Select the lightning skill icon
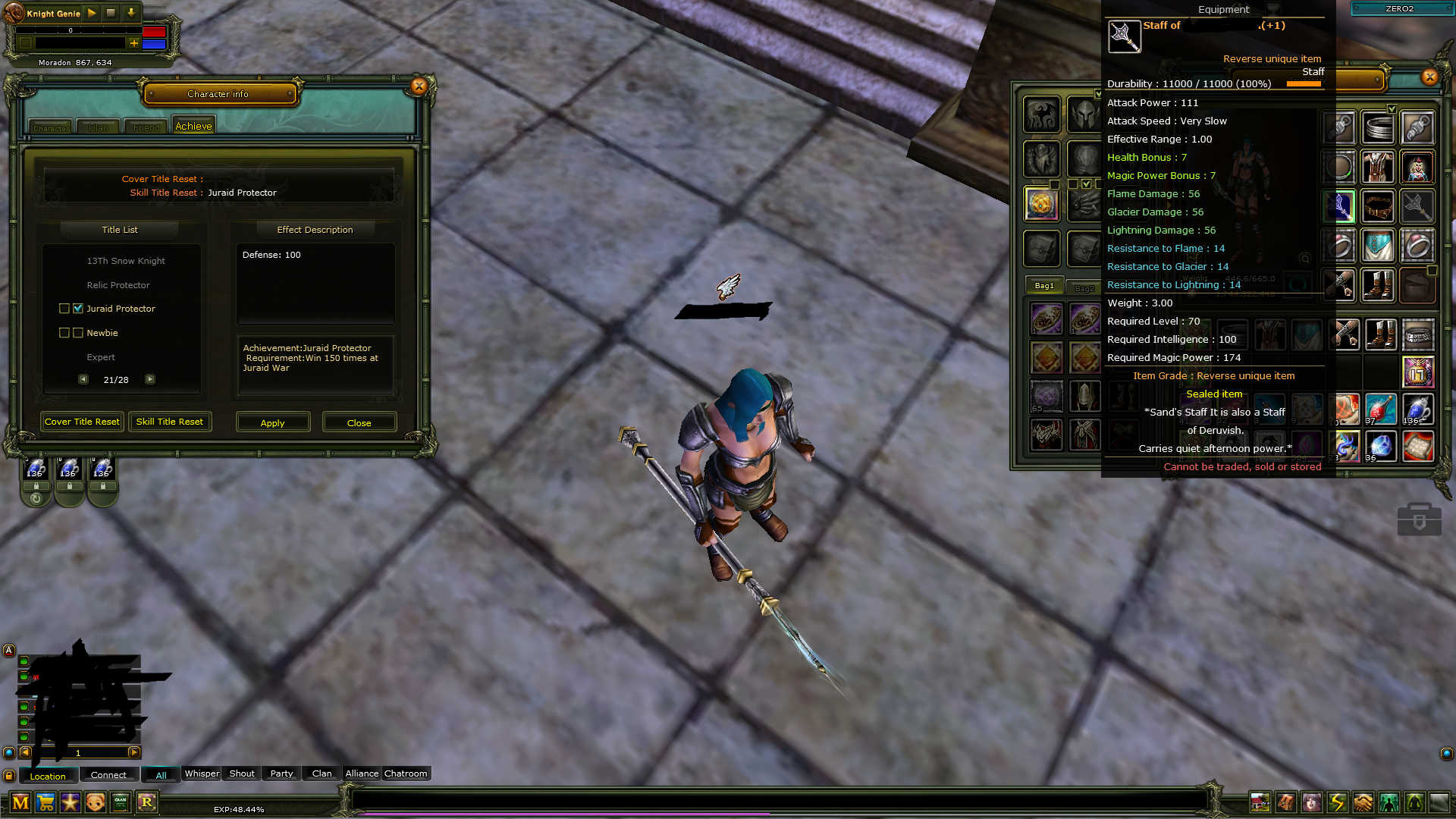The image size is (1456, 819). click(1338, 802)
